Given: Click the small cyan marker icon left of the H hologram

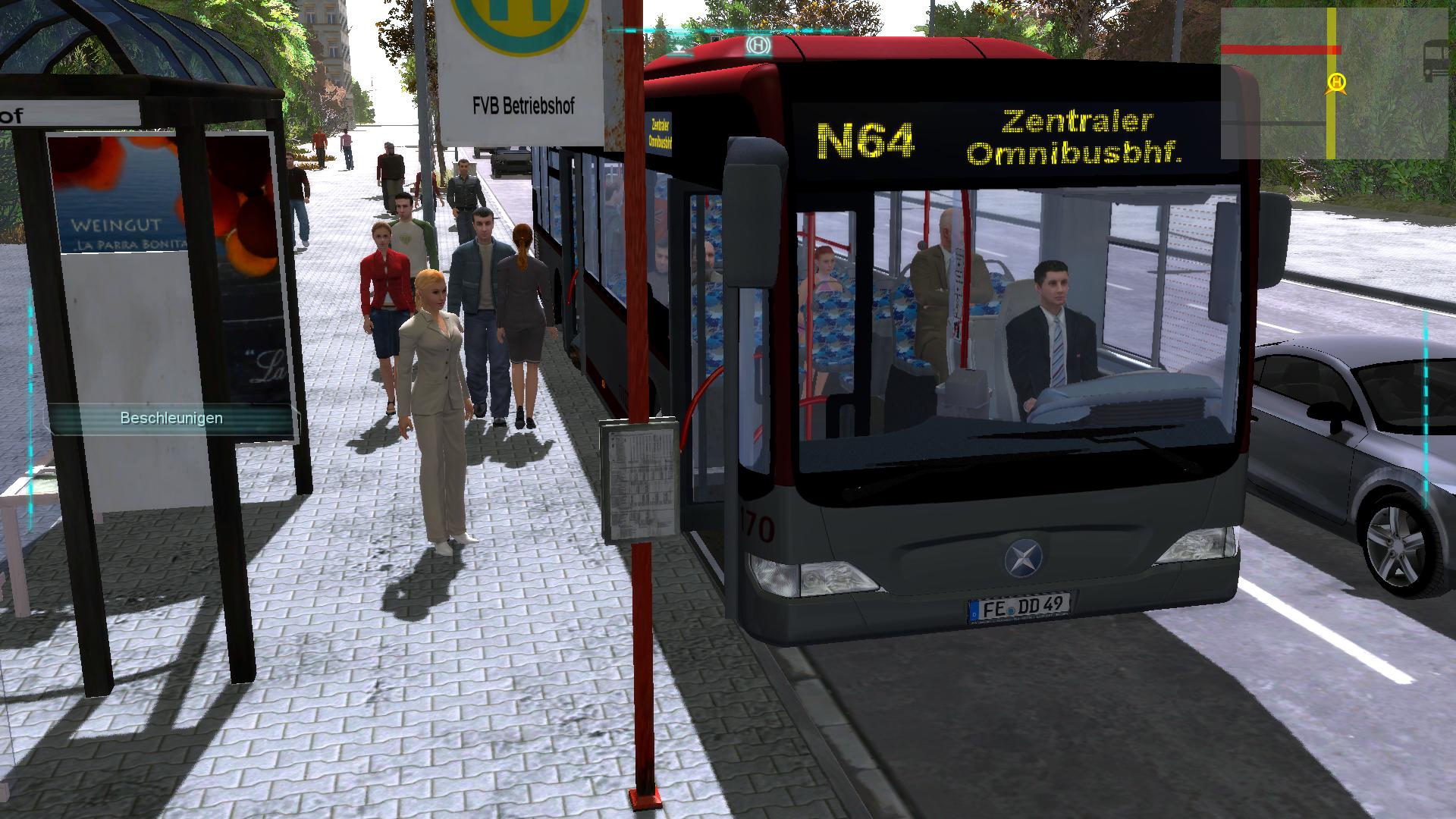Looking at the screenshot, I should [679, 50].
